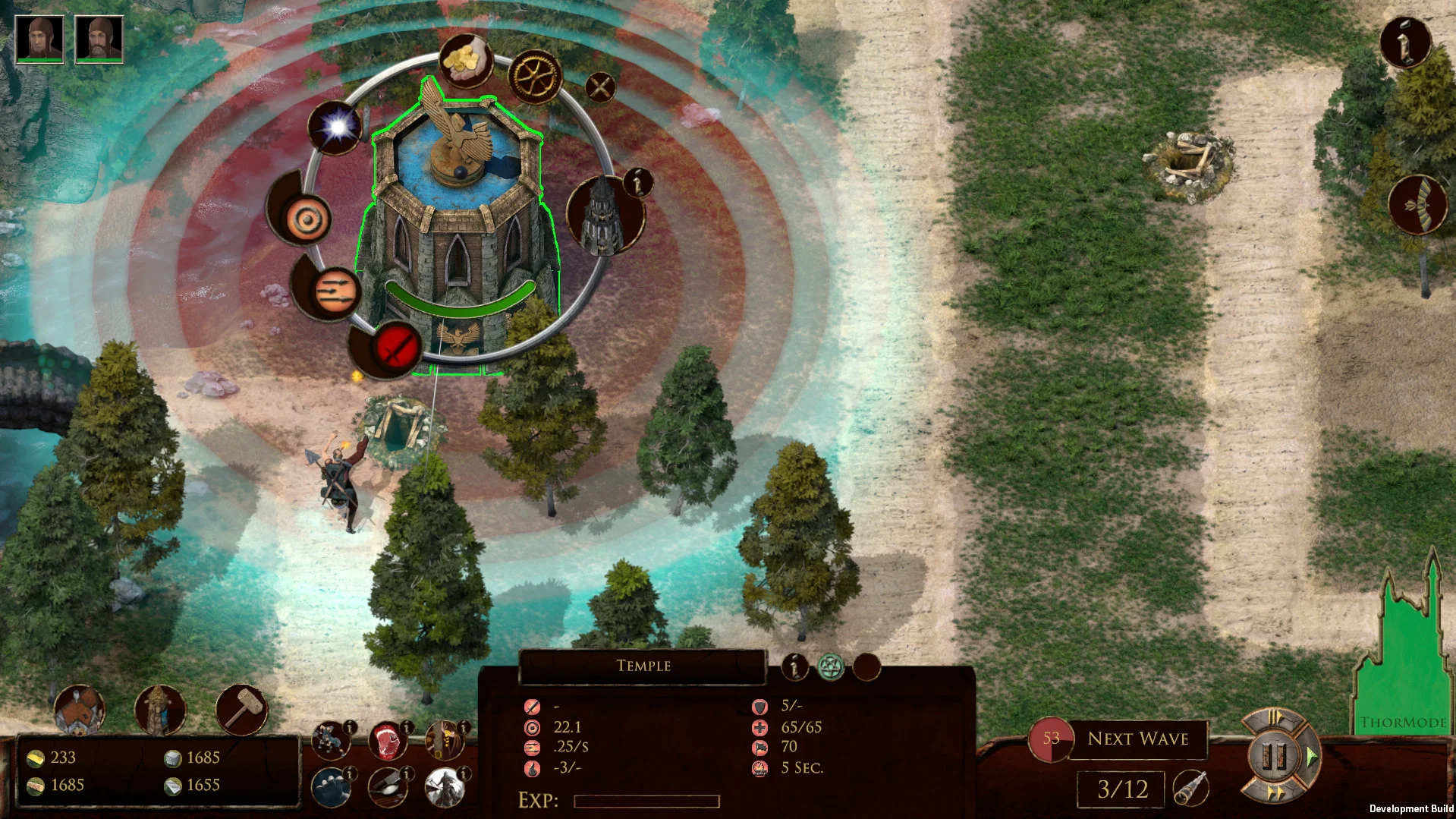Image resolution: width=1456 pixels, height=819 pixels.
Task: Open the golden gear wheel option
Action: (x=534, y=77)
